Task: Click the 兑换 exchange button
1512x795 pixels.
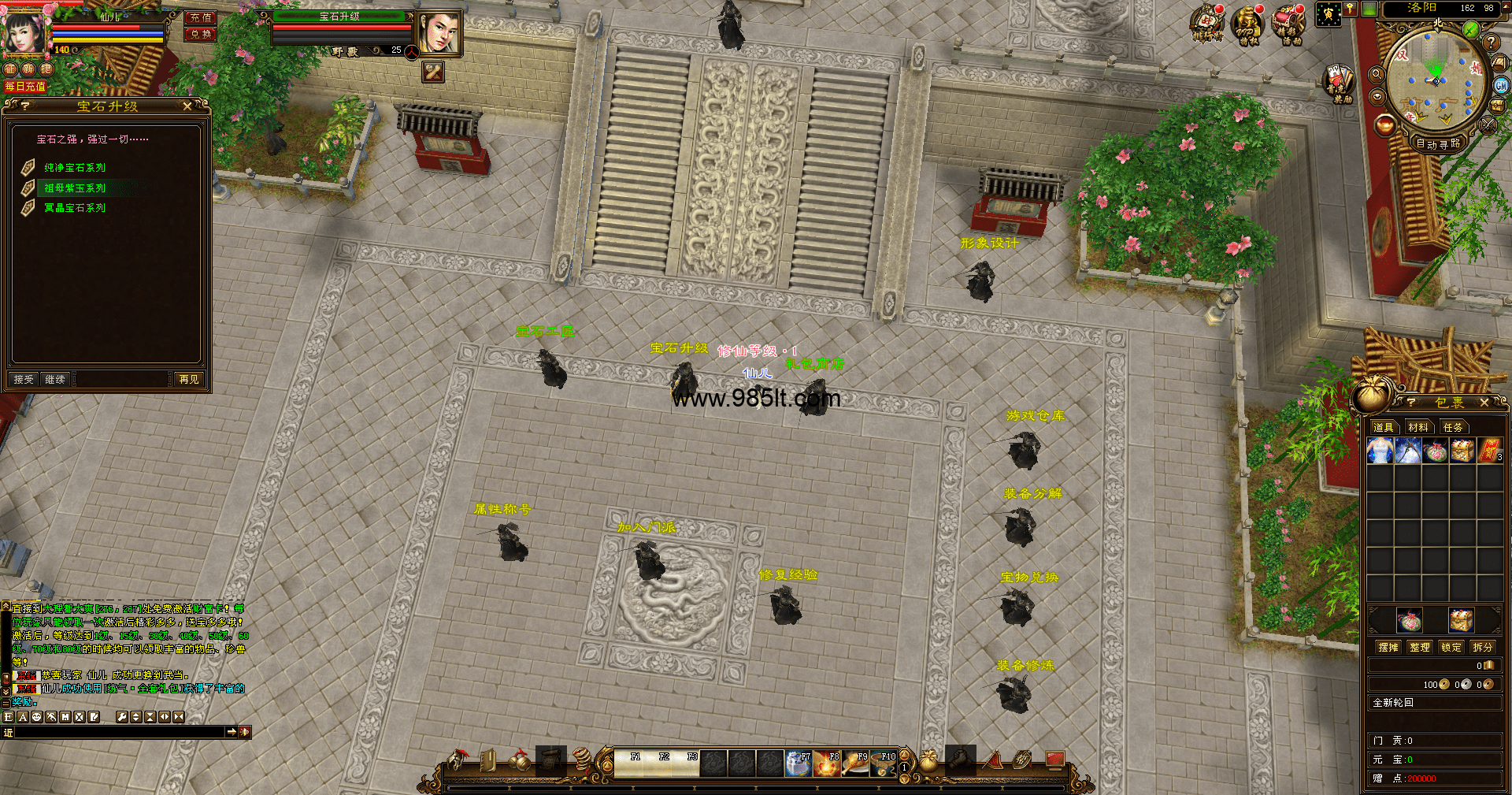Action: tap(201, 34)
